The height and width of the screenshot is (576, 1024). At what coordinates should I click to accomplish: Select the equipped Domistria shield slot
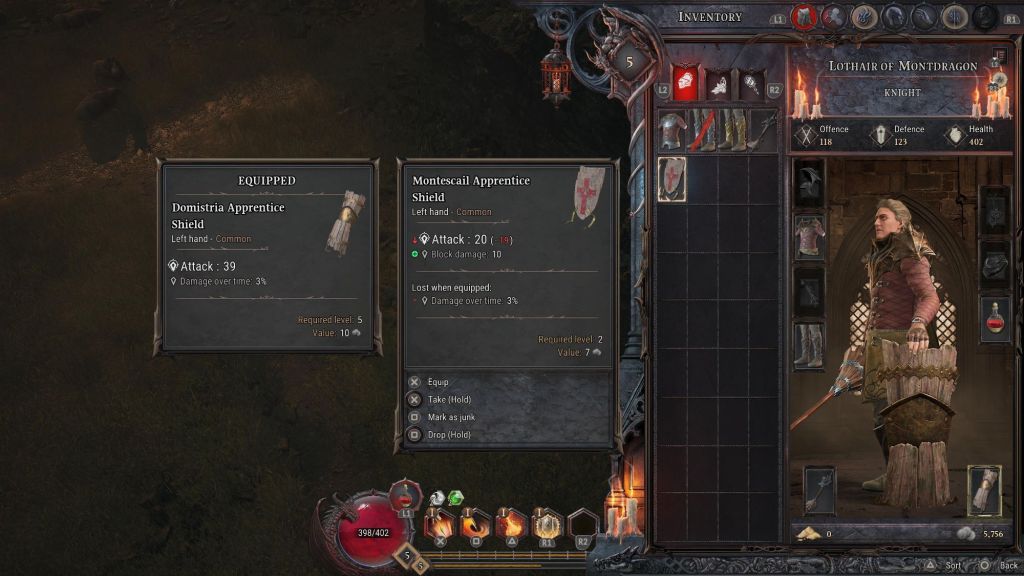tap(985, 491)
